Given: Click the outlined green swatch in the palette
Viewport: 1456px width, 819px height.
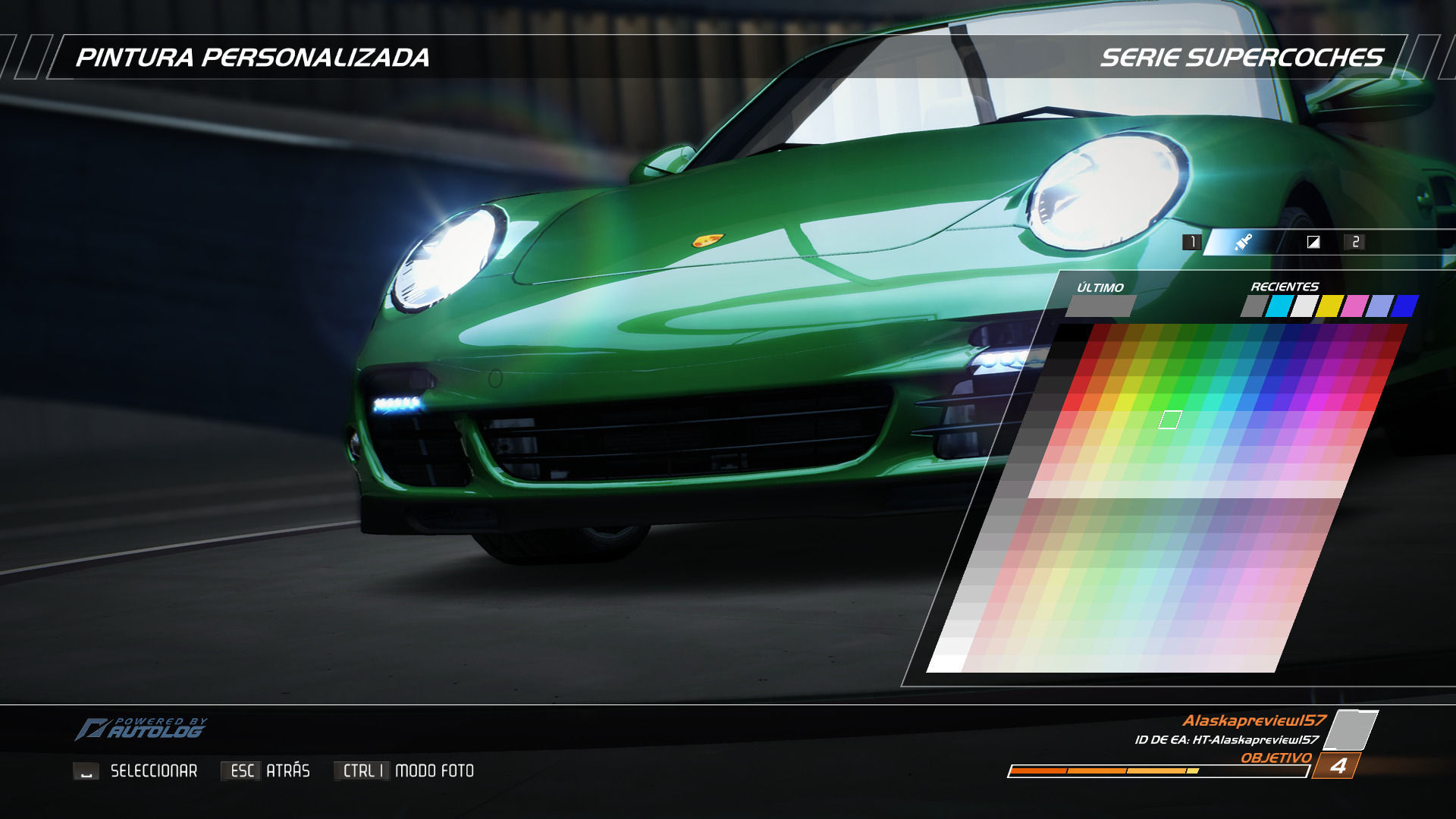Looking at the screenshot, I should [1170, 419].
